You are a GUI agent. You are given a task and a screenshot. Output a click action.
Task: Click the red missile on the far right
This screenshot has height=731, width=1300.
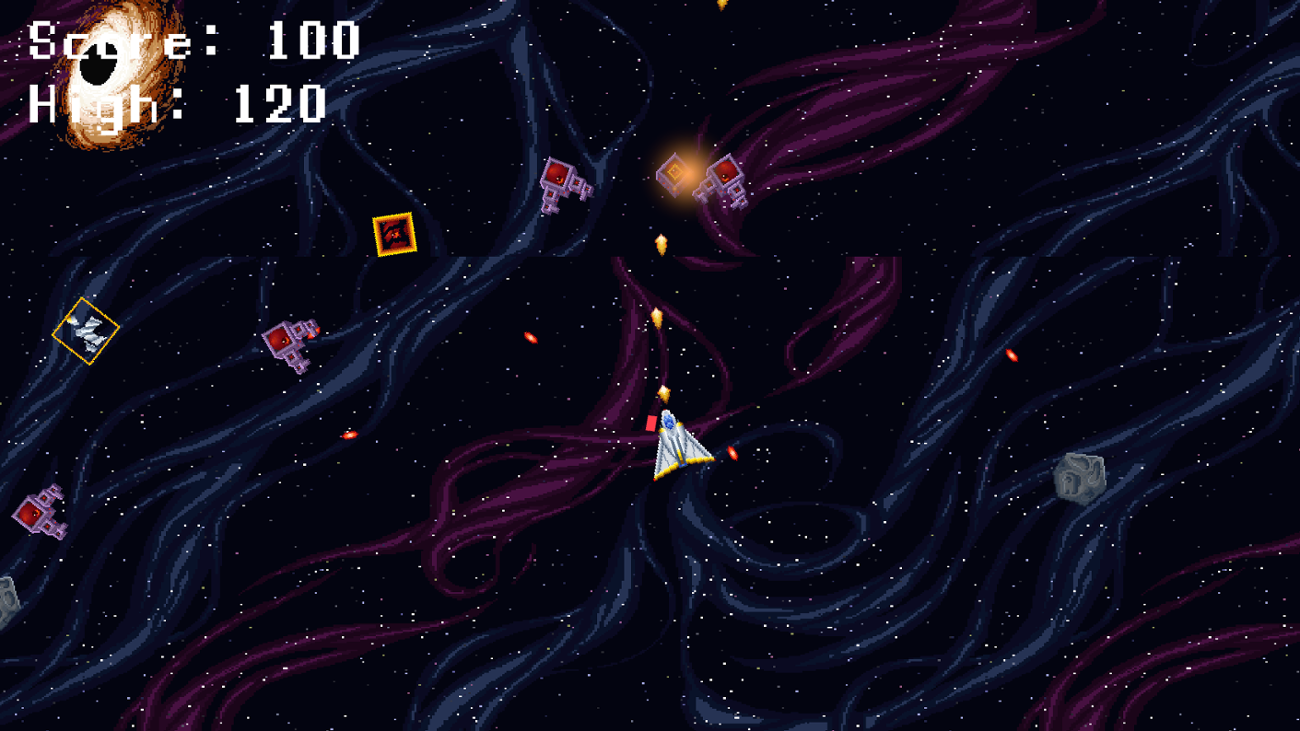pos(1013,356)
